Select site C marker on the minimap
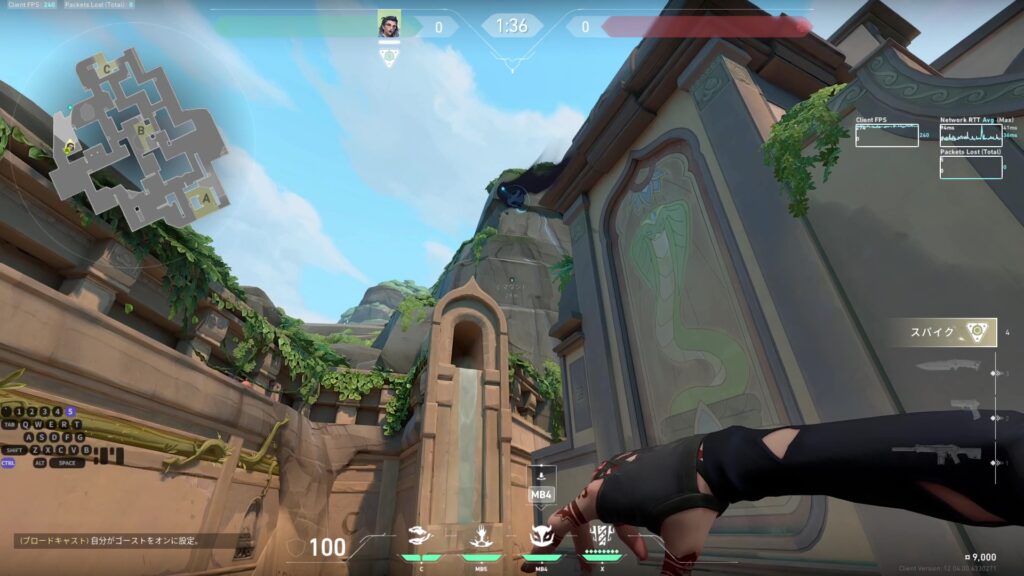Screen dimensions: 1024x576 [107, 69]
